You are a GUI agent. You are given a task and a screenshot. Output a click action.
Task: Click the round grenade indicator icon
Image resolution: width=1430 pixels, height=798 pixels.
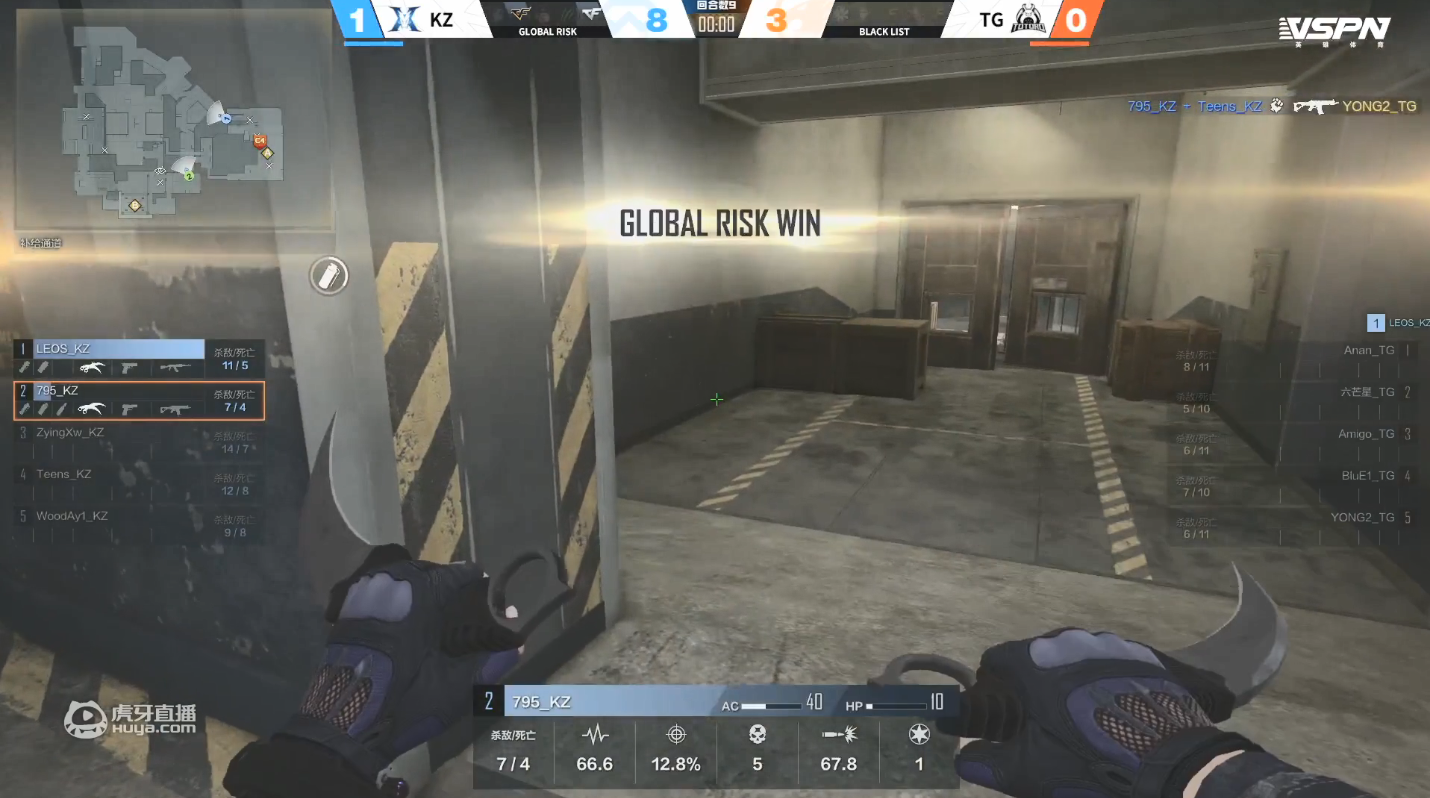tap(328, 275)
